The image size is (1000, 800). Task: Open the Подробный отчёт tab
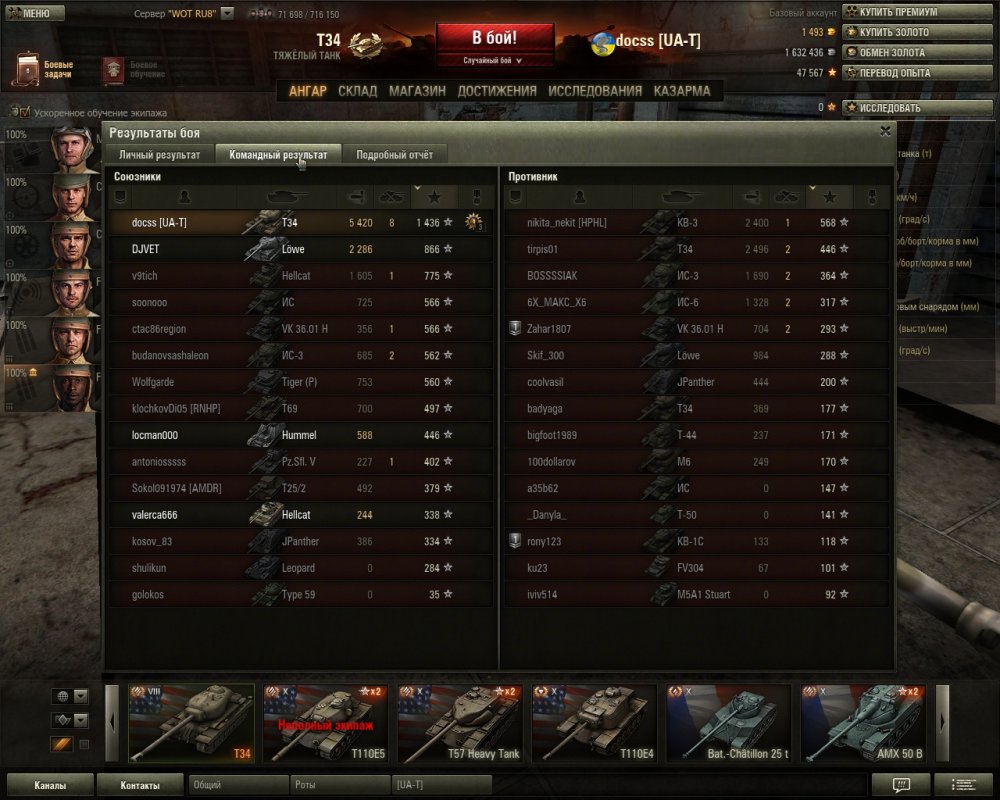(x=395, y=155)
